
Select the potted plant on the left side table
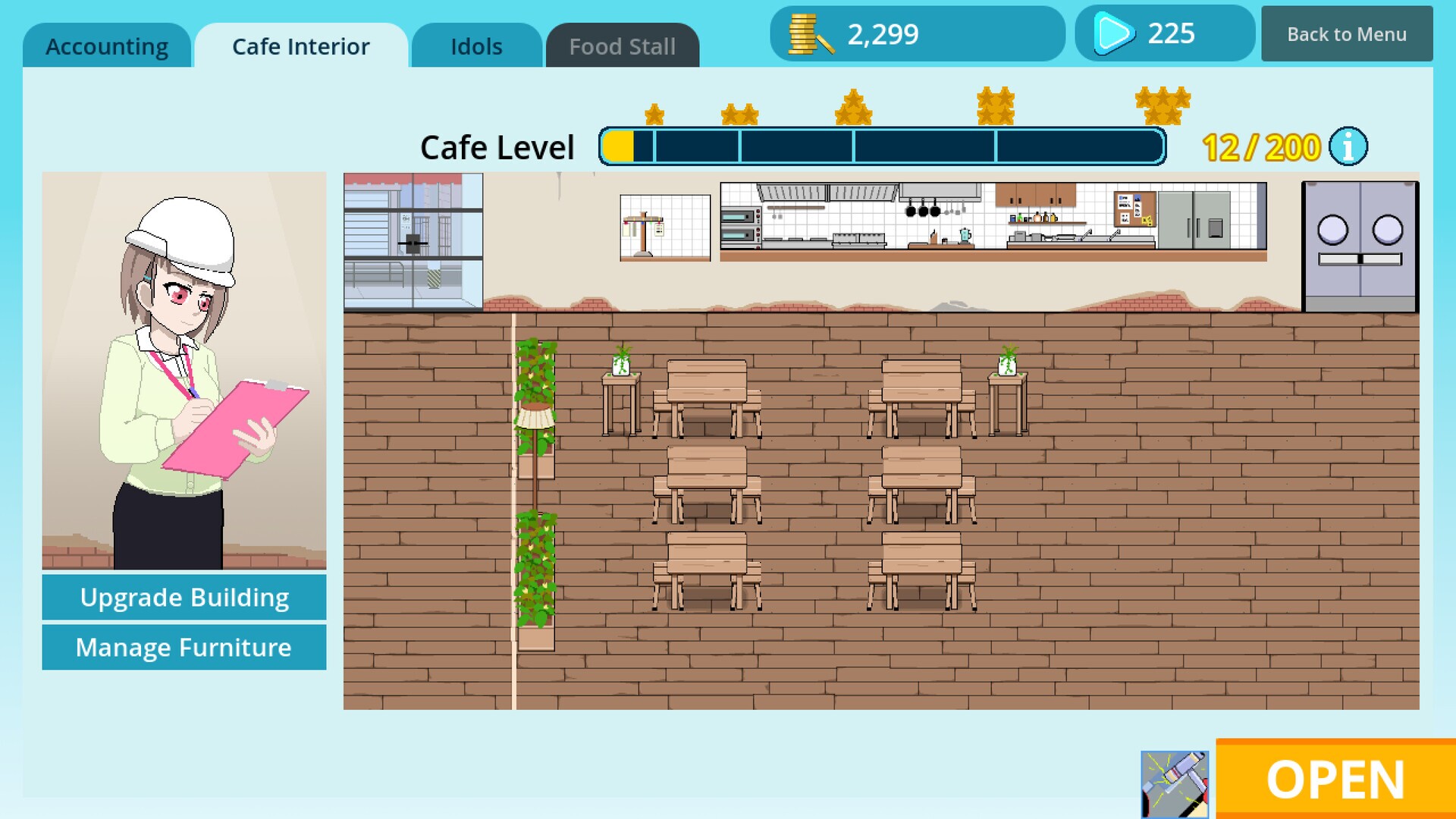click(622, 364)
